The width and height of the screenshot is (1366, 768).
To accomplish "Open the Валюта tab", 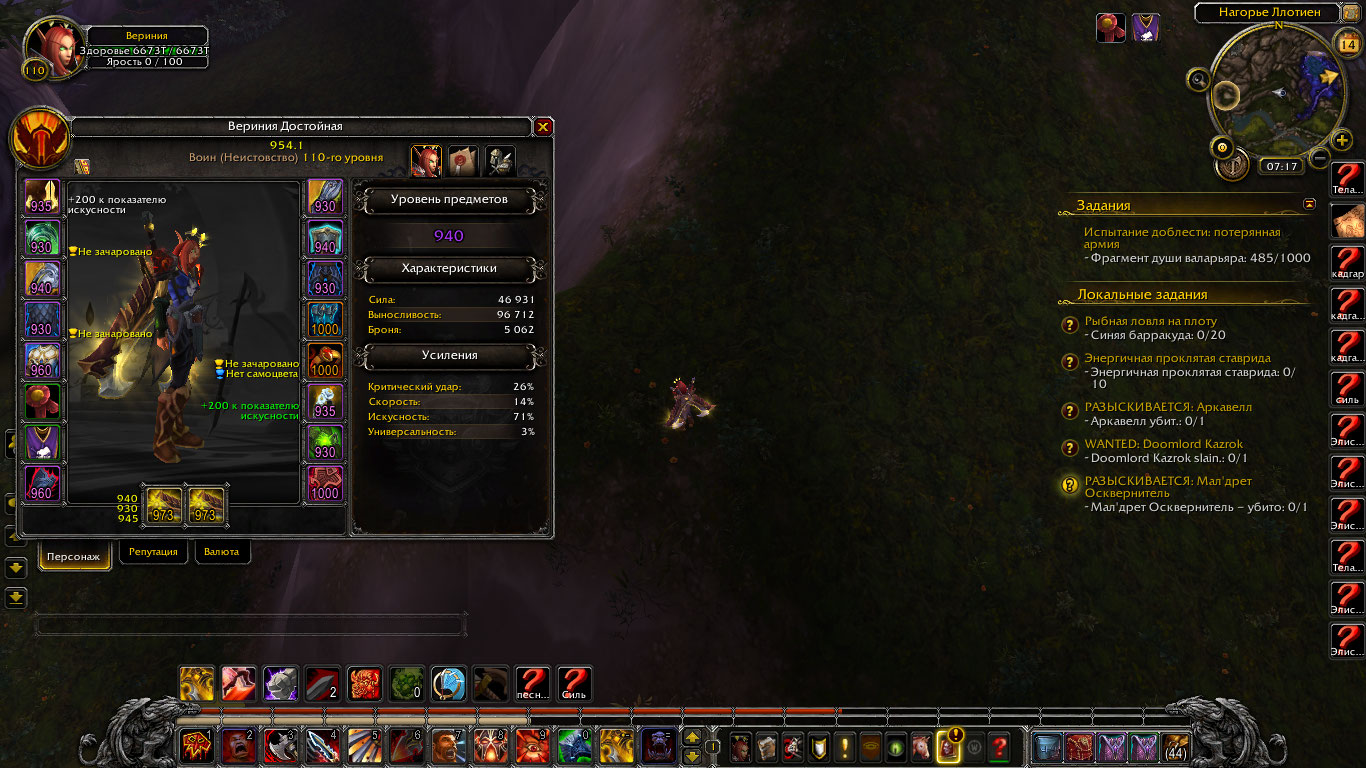I will [221, 551].
